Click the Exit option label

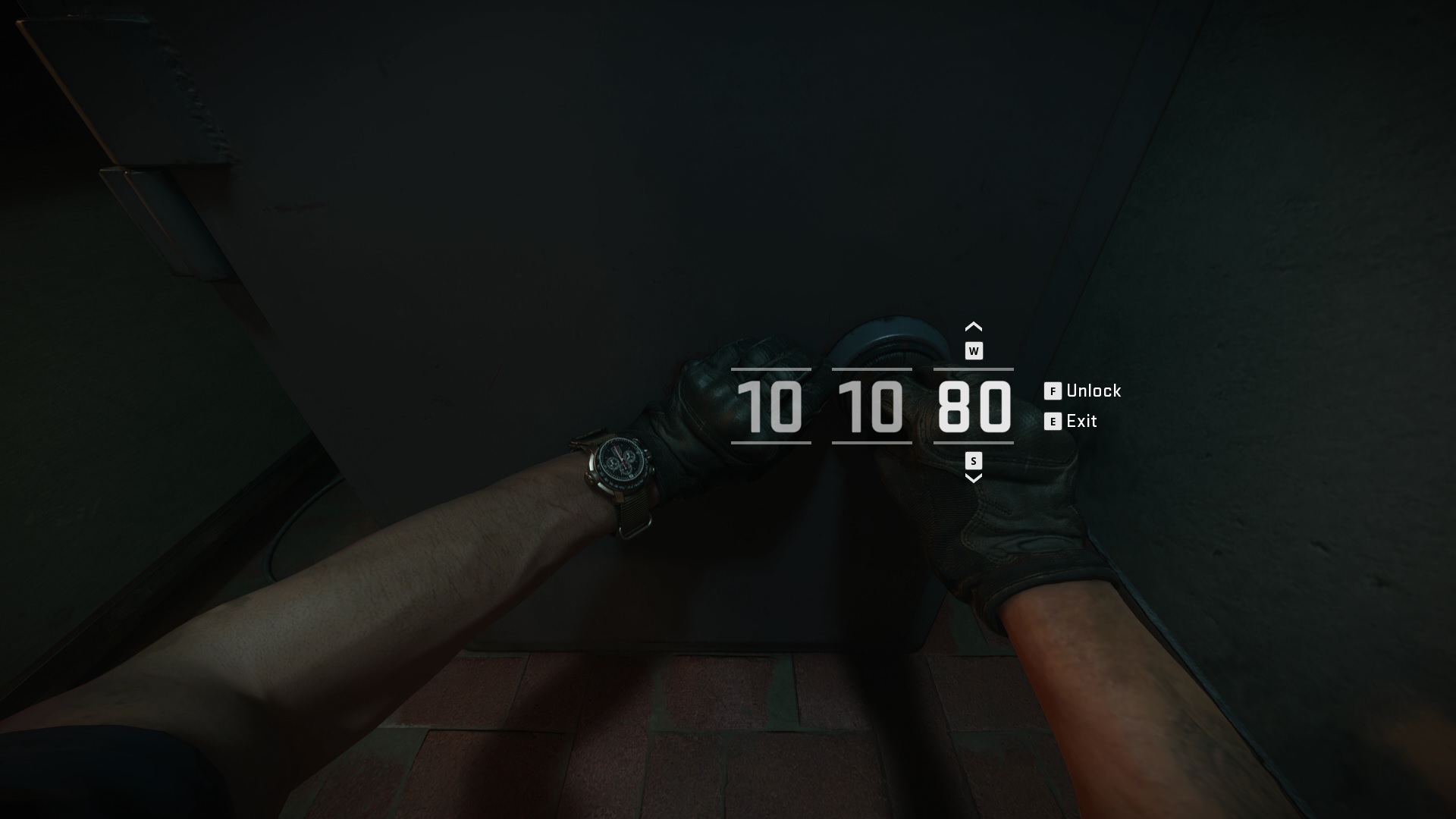(1081, 422)
